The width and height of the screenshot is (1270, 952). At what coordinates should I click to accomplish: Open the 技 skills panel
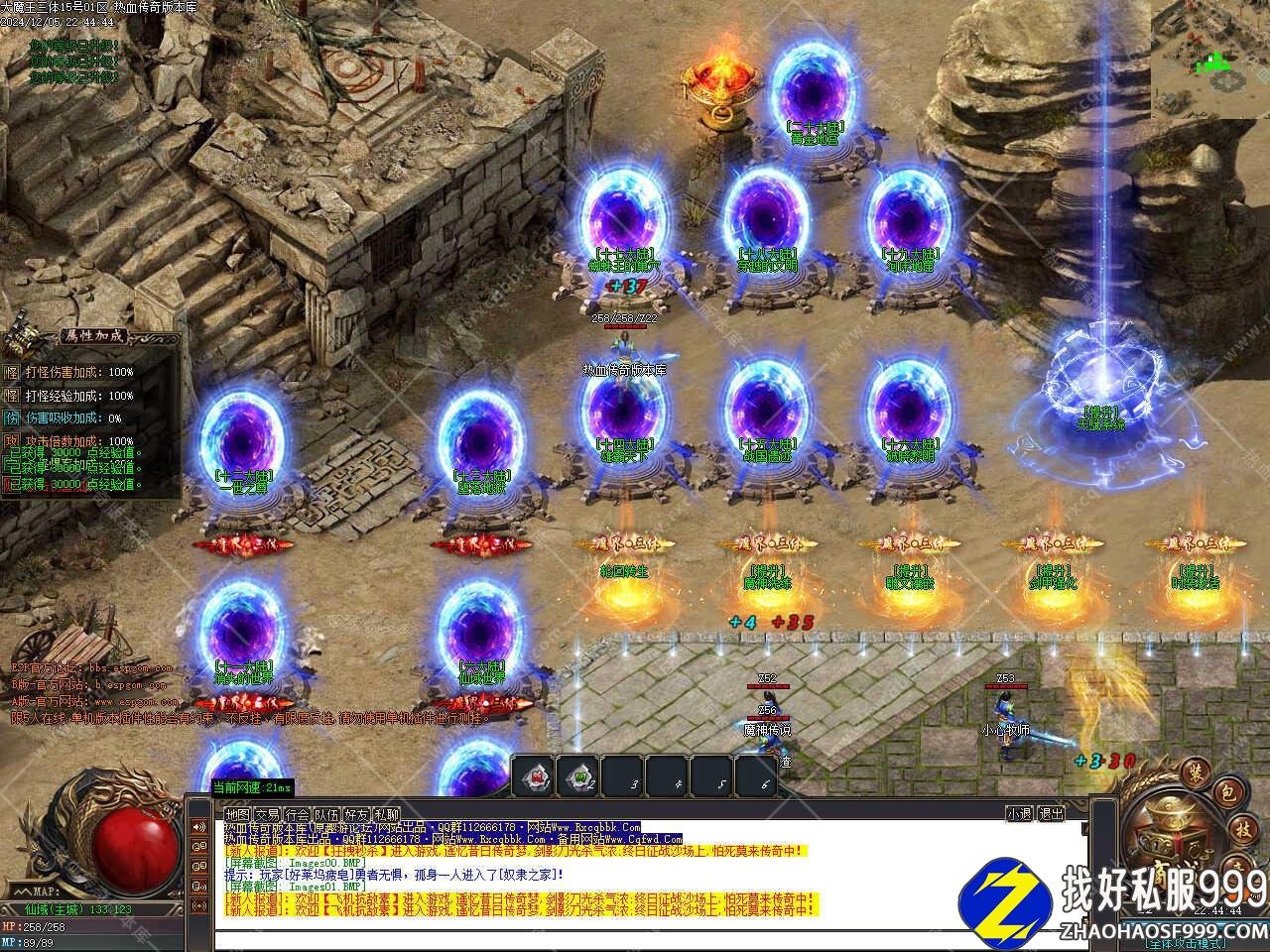pyautogui.click(x=1244, y=829)
